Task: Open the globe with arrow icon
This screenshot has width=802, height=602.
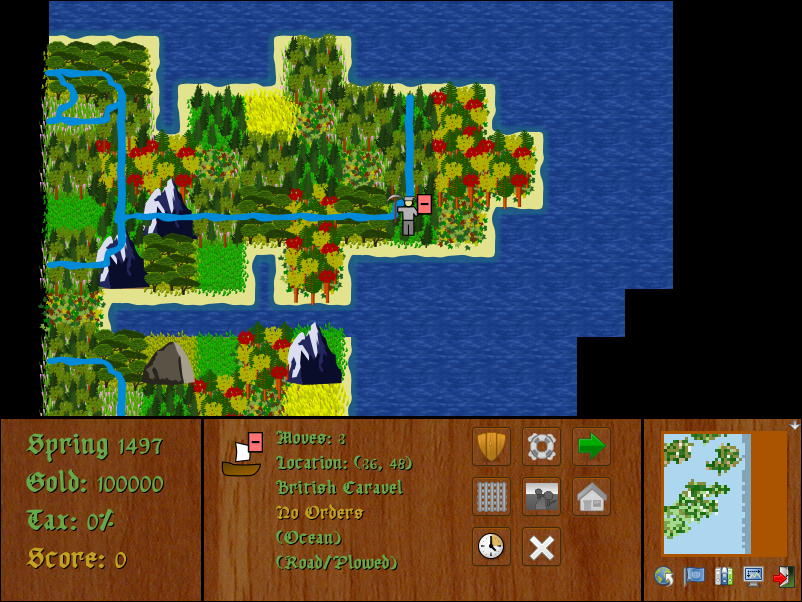Action: [663, 576]
